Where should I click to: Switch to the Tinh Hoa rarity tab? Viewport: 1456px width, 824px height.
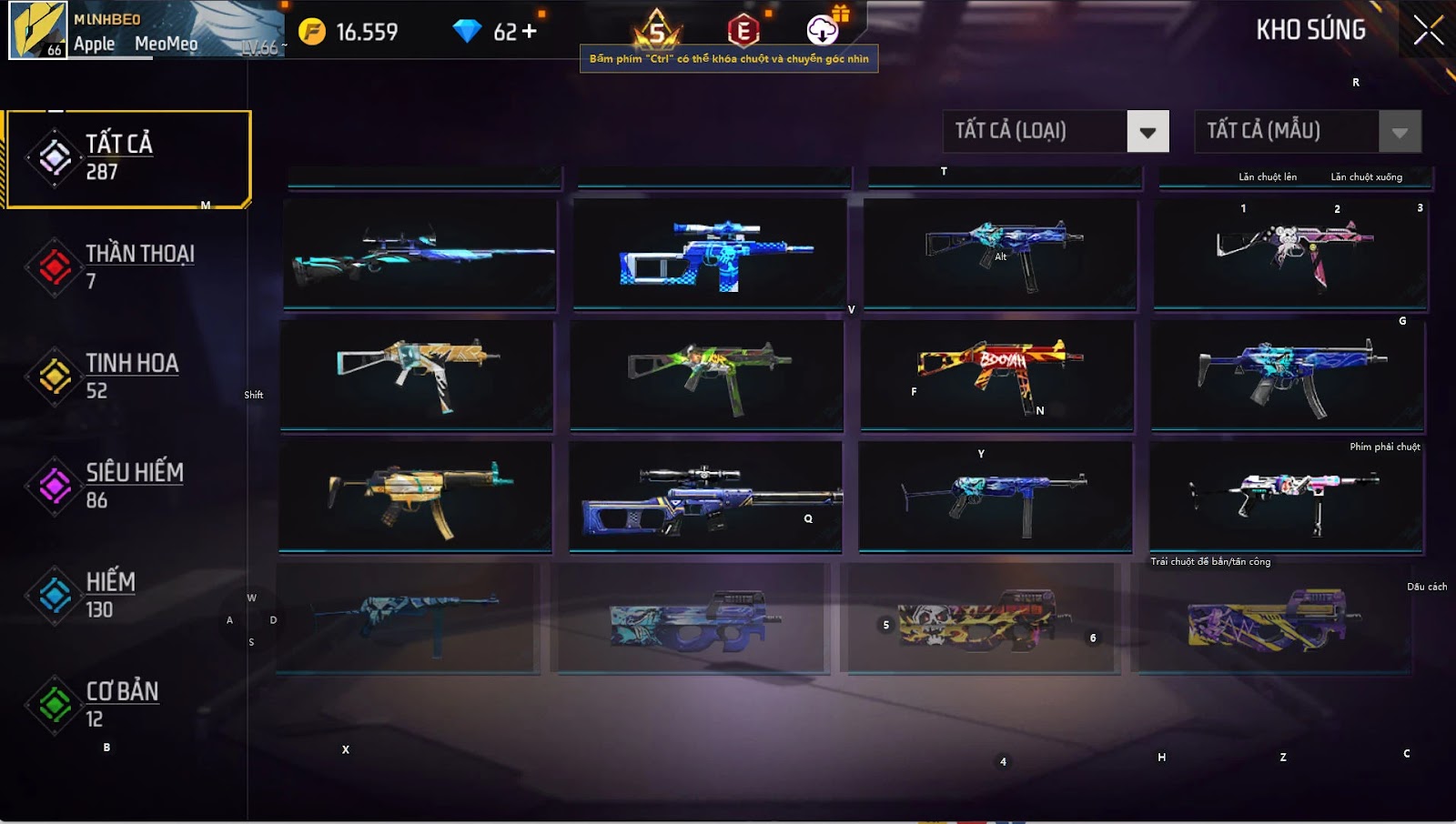[127, 376]
